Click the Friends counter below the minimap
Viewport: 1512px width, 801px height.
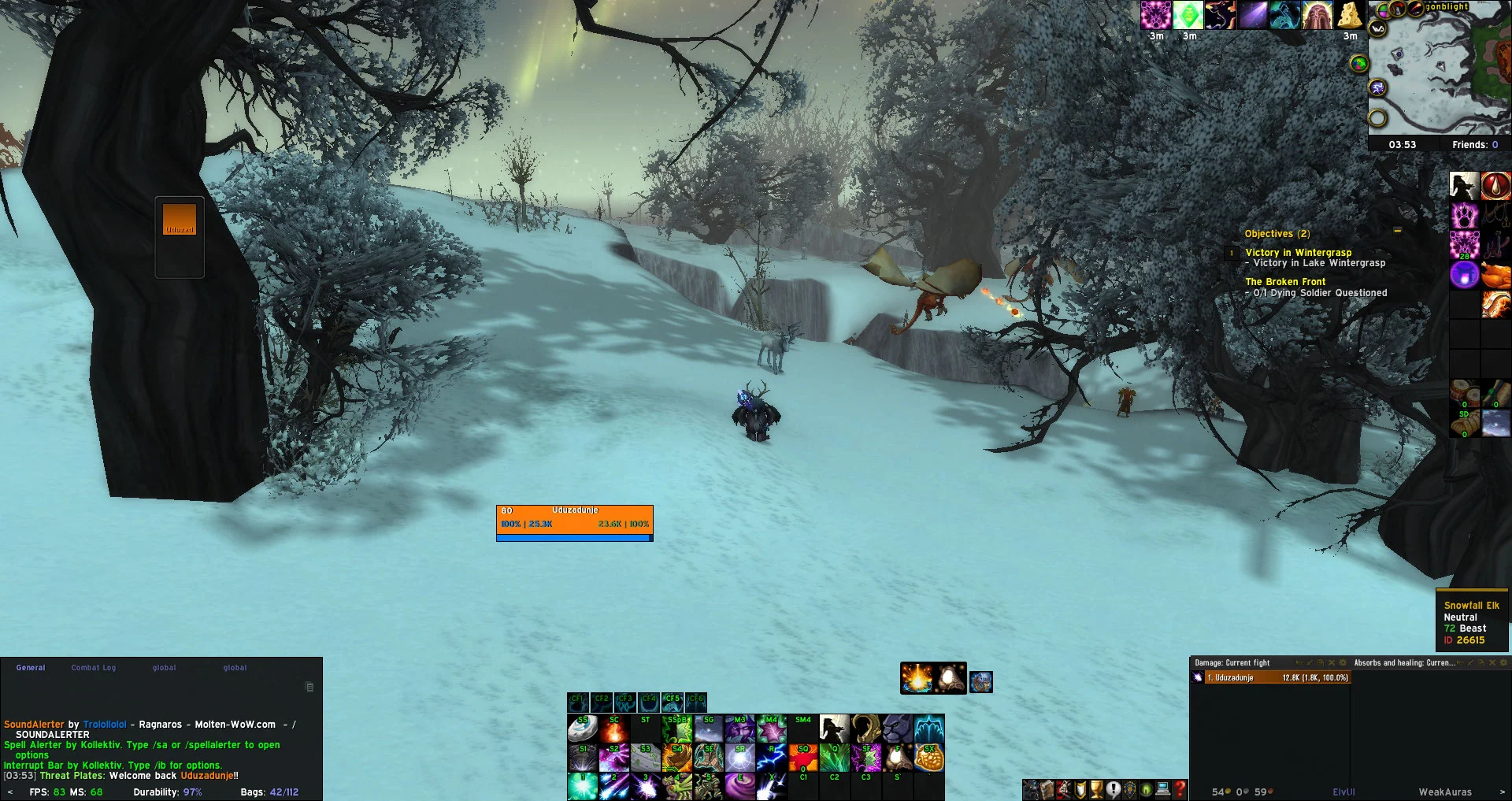pos(1474,145)
